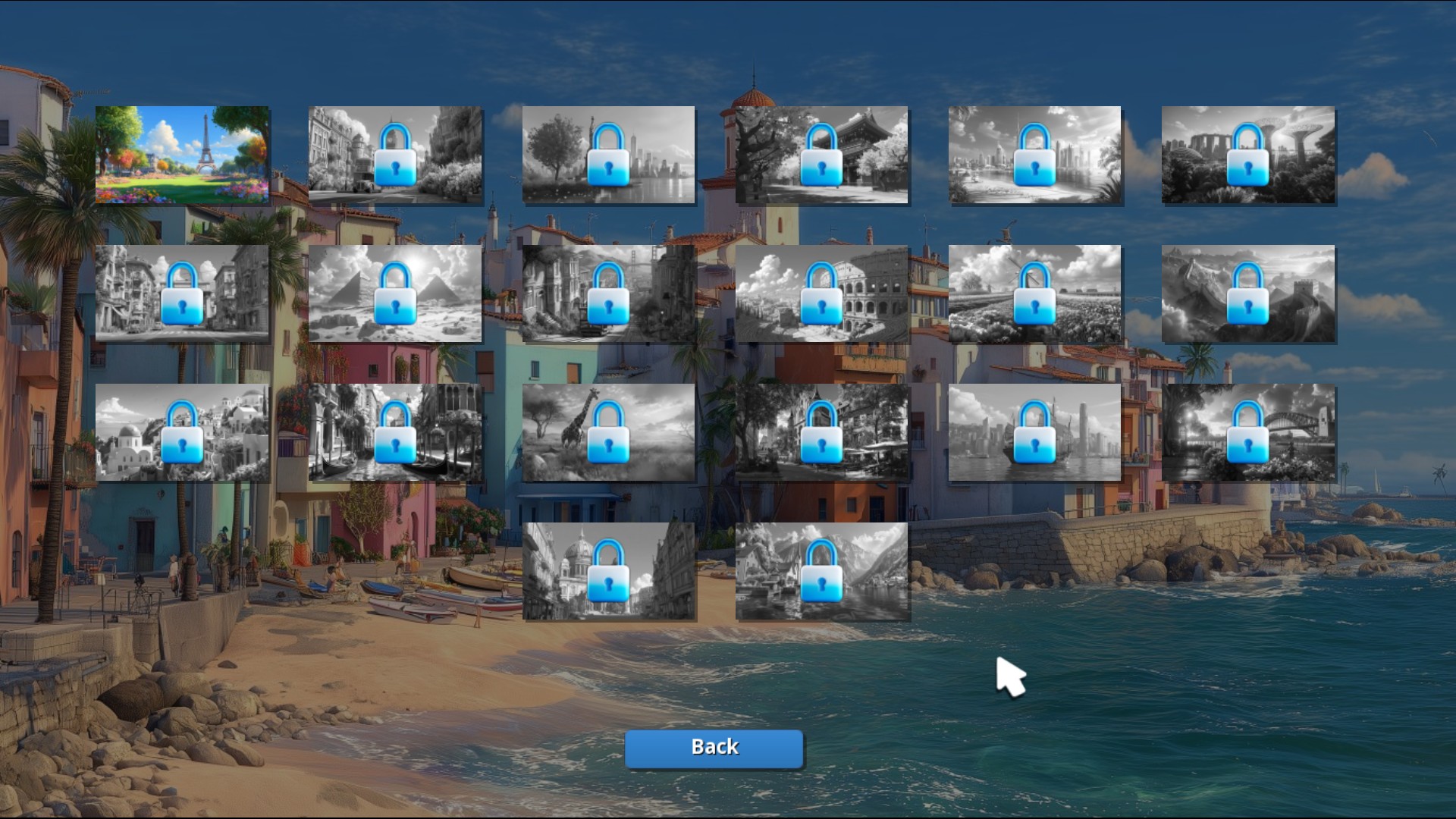Pick the locked sailing ship harbor level
The height and width of the screenshot is (819, 1456).
(x=1035, y=432)
